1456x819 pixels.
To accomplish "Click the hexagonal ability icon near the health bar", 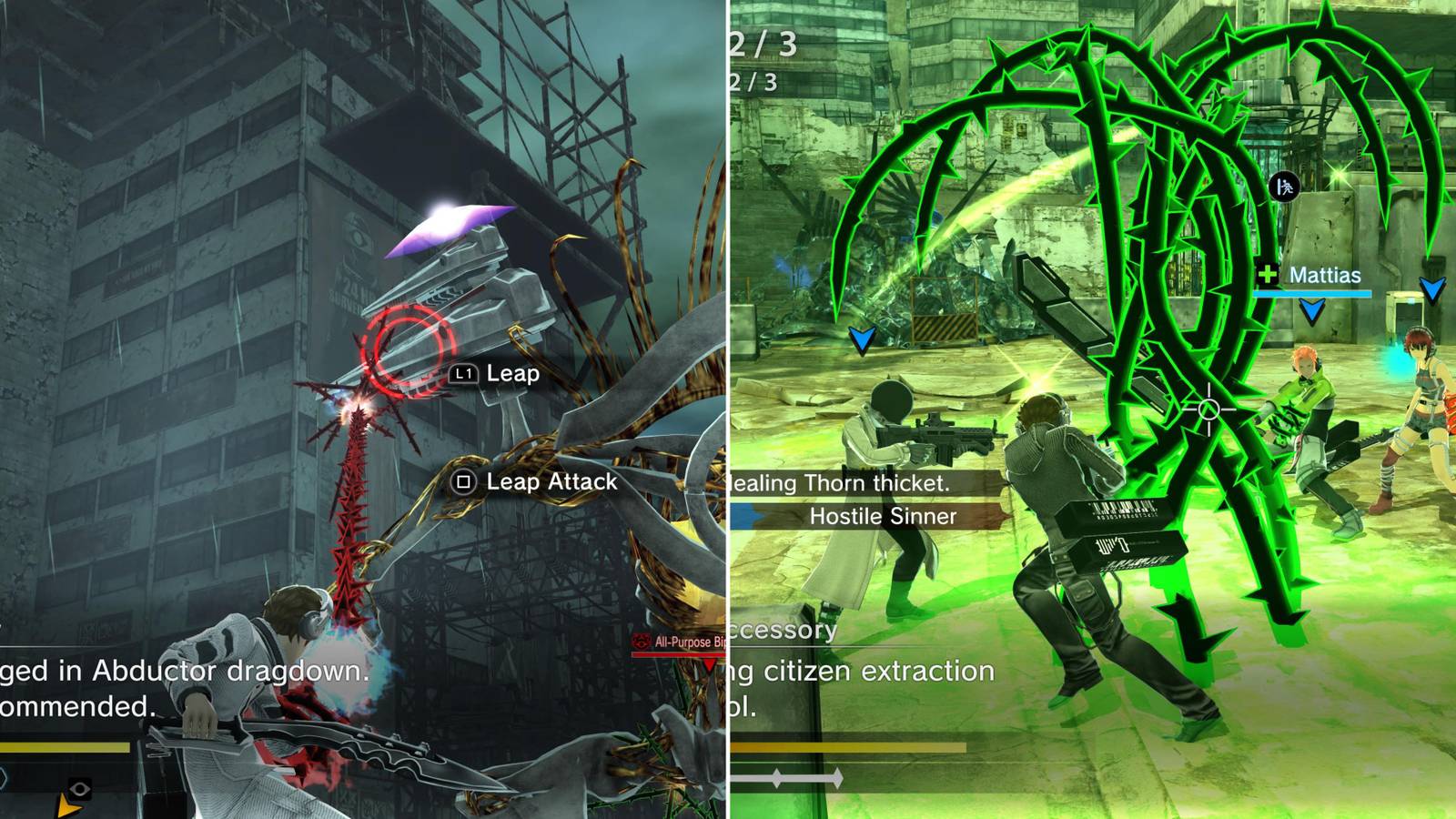I will pyautogui.click(x=5, y=777).
